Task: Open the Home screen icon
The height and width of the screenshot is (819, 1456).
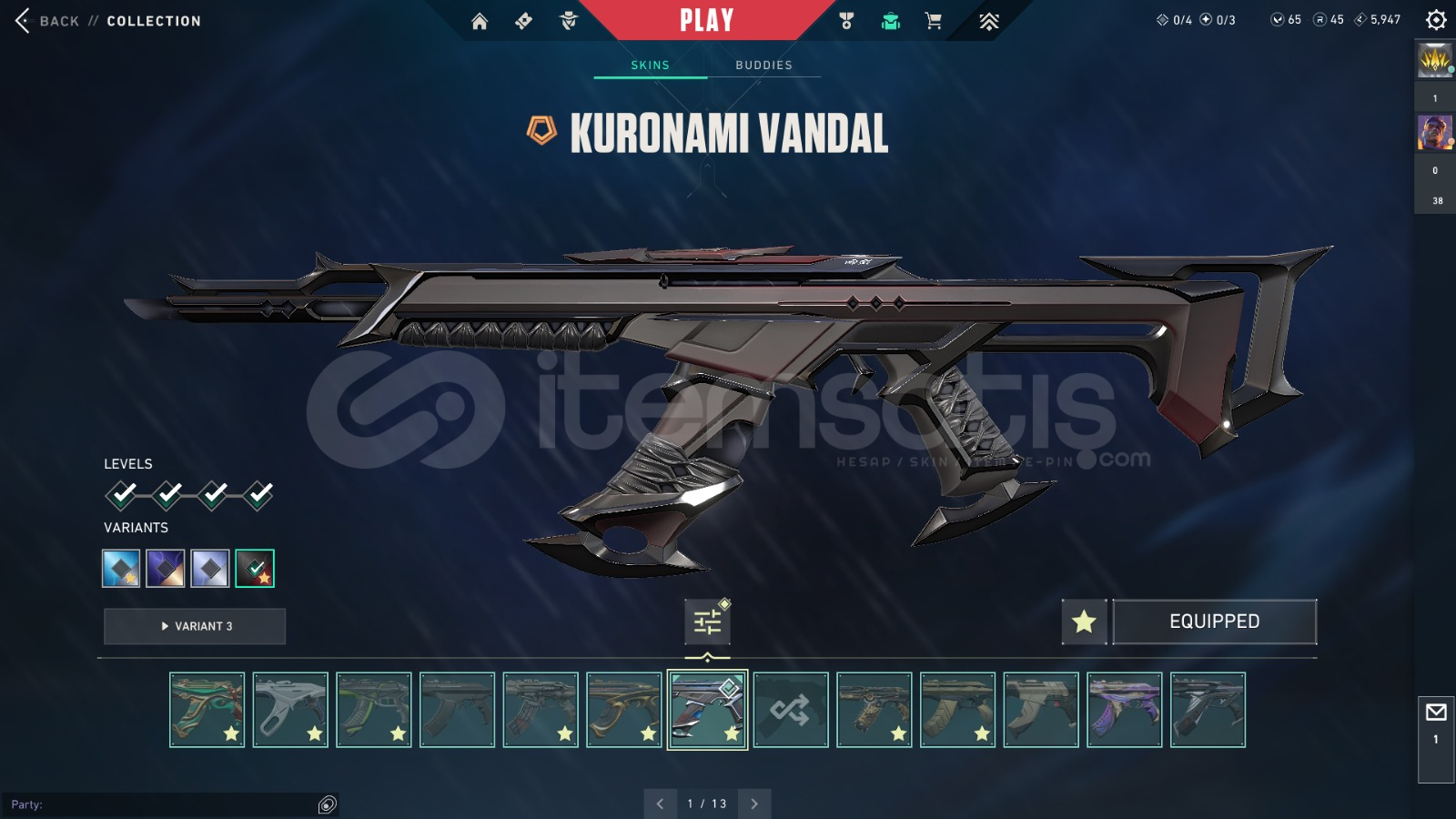Action: [480, 20]
